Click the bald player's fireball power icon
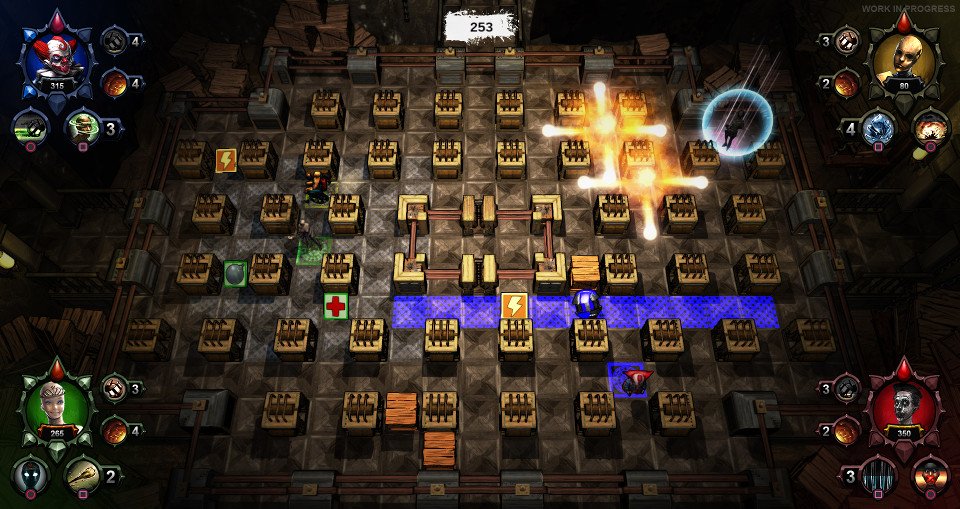This screenshot has width=960, height=509. pos(847,82)
